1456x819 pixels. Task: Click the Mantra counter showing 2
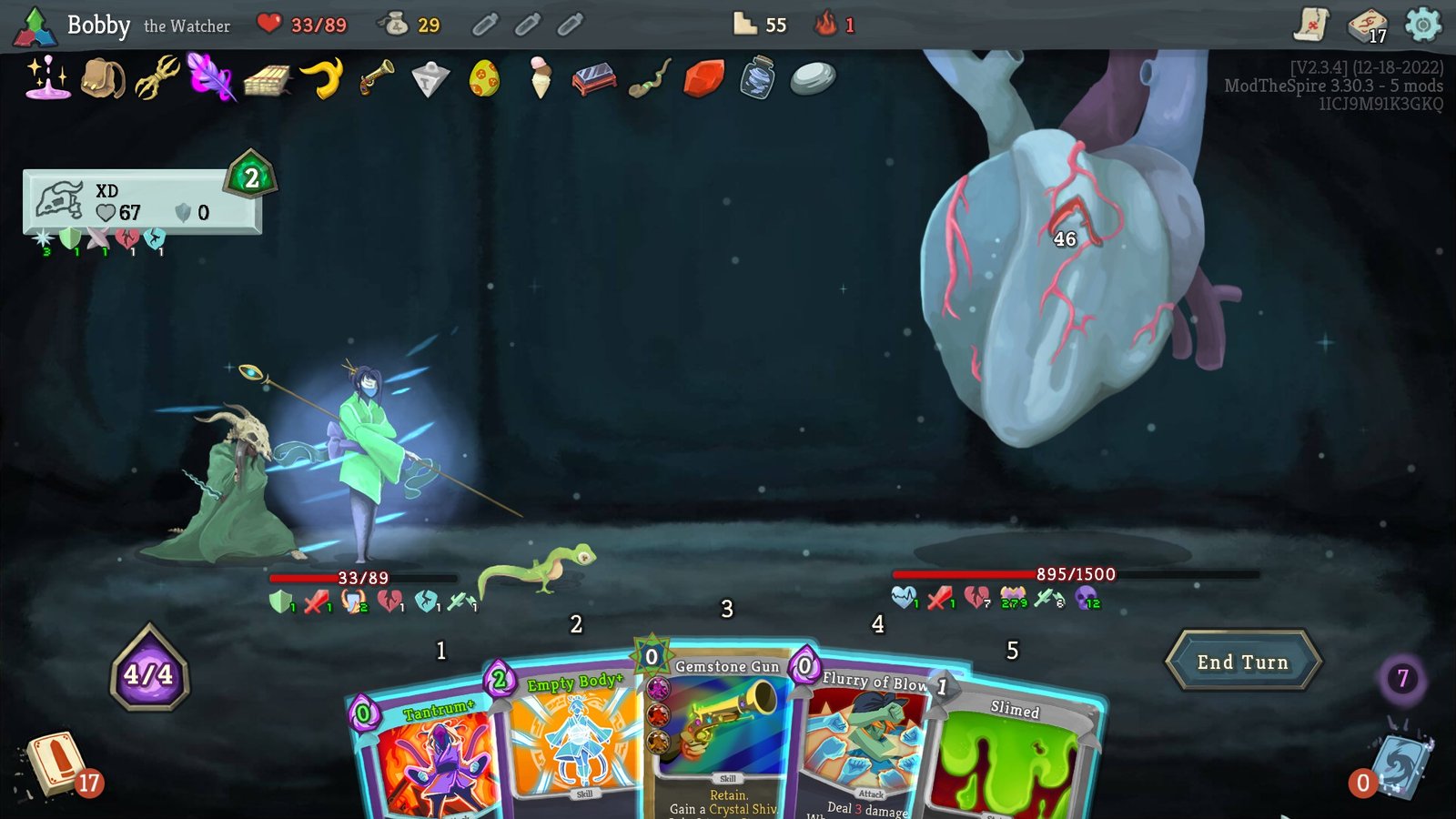[248, 178]
